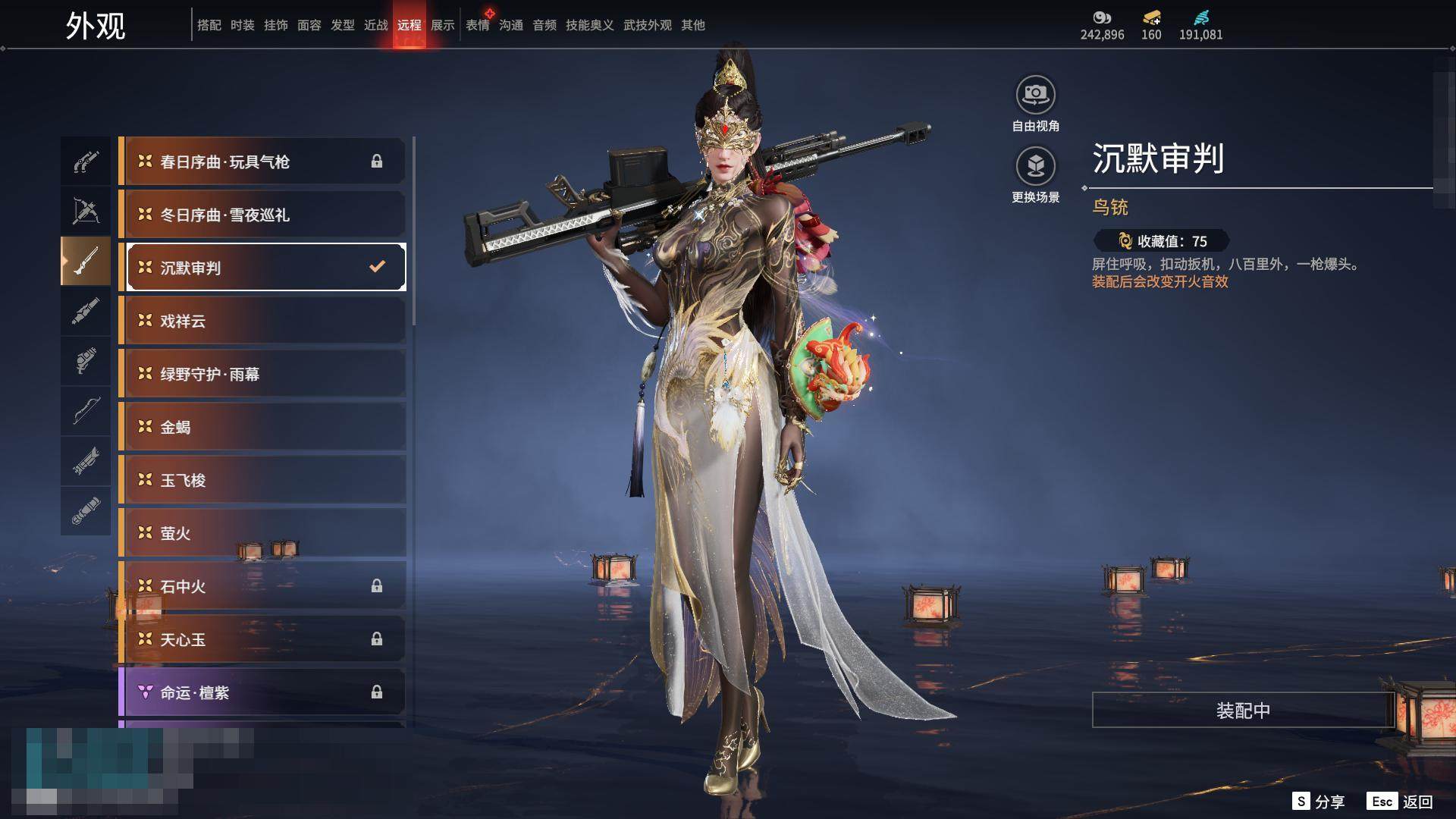Open the 武技外观 tab

click(648, 25)
